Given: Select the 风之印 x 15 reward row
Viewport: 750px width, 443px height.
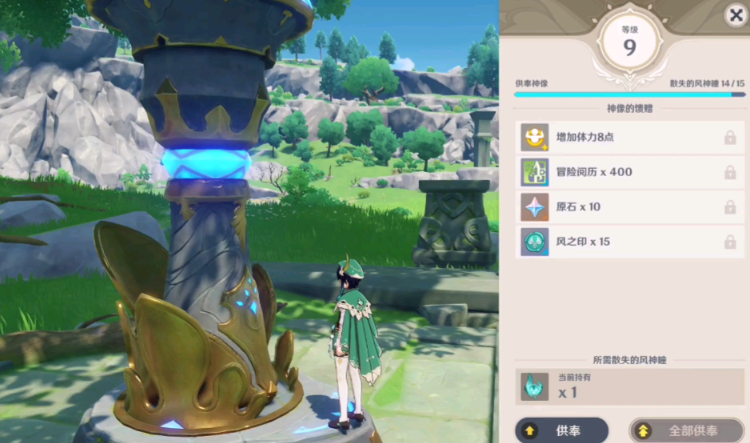Looking at the screenshot, I should [x=630, y=242].
